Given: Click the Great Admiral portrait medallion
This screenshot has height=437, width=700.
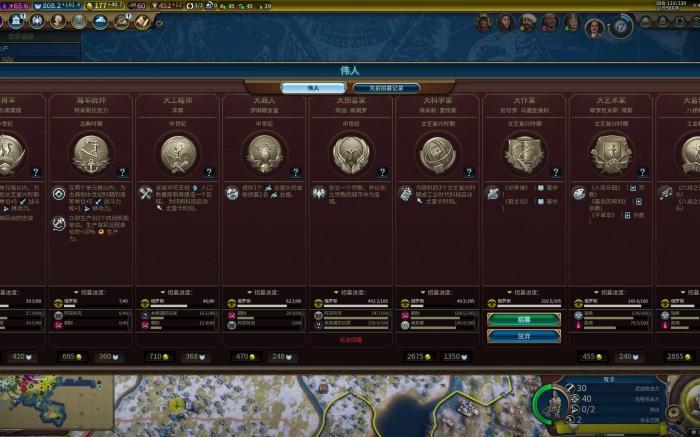Looking at the screenshot, I should click(92, 154).
